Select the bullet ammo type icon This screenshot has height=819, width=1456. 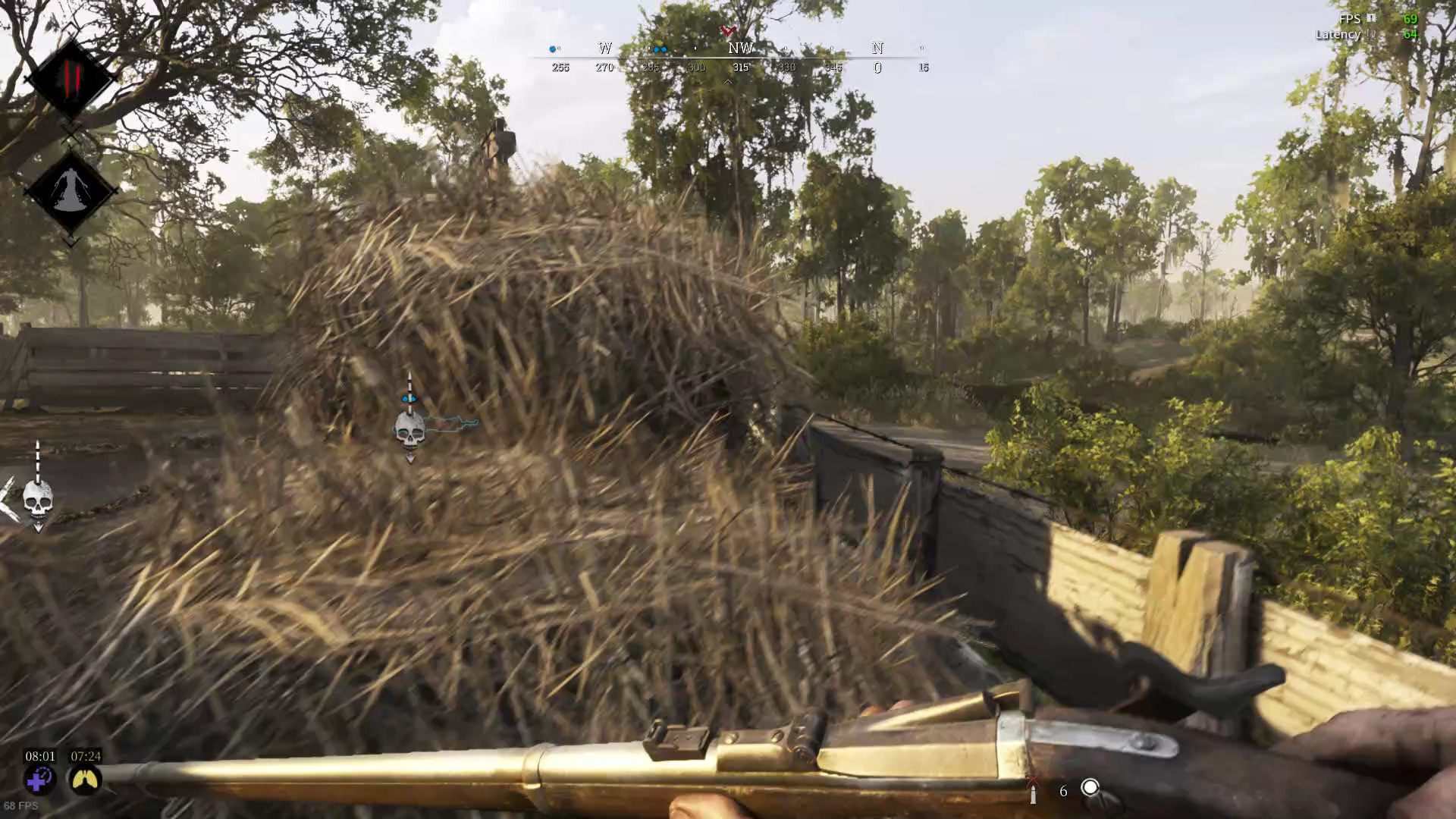coord(1033,792)
